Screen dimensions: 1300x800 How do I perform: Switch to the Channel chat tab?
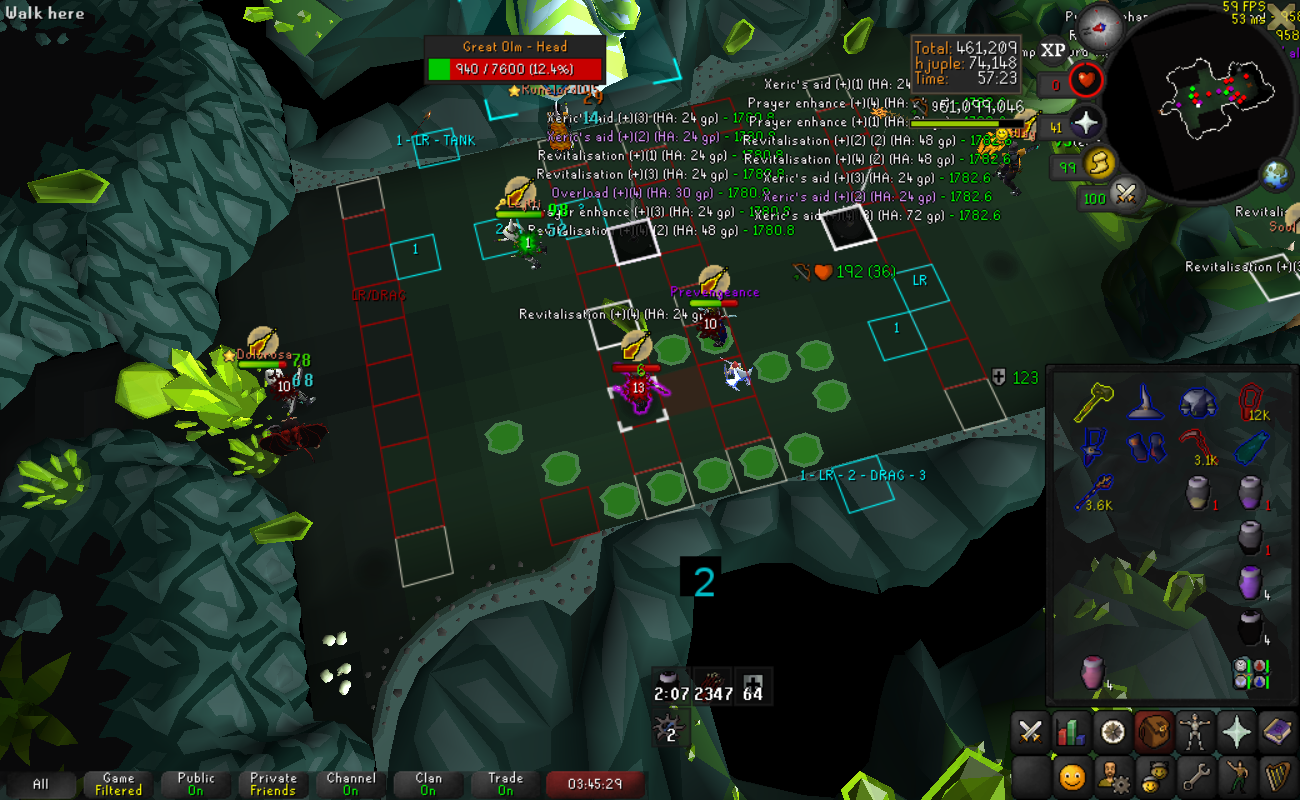pos(350,784)
